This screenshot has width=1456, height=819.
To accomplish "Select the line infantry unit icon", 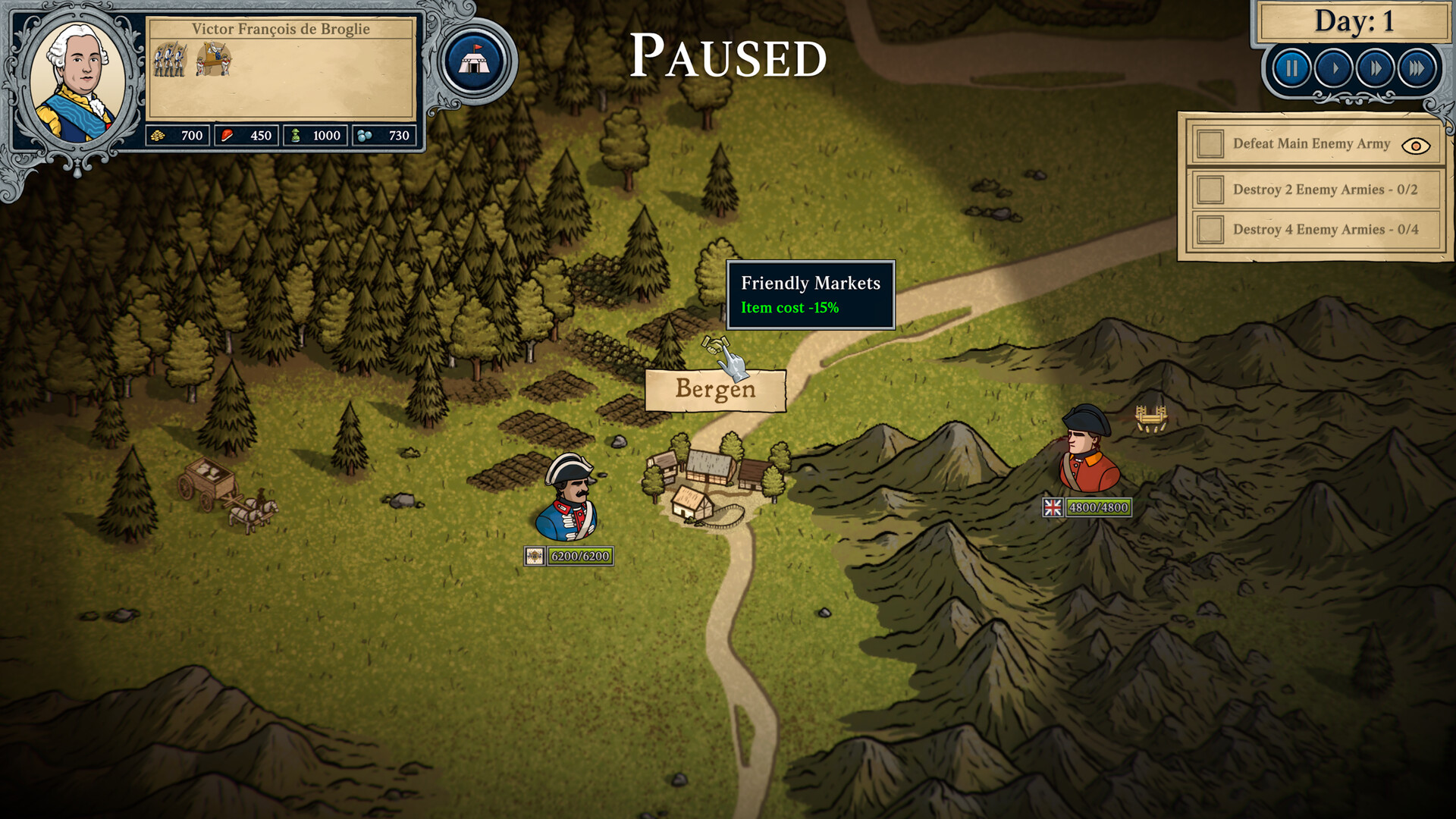I will pos(169,59).
